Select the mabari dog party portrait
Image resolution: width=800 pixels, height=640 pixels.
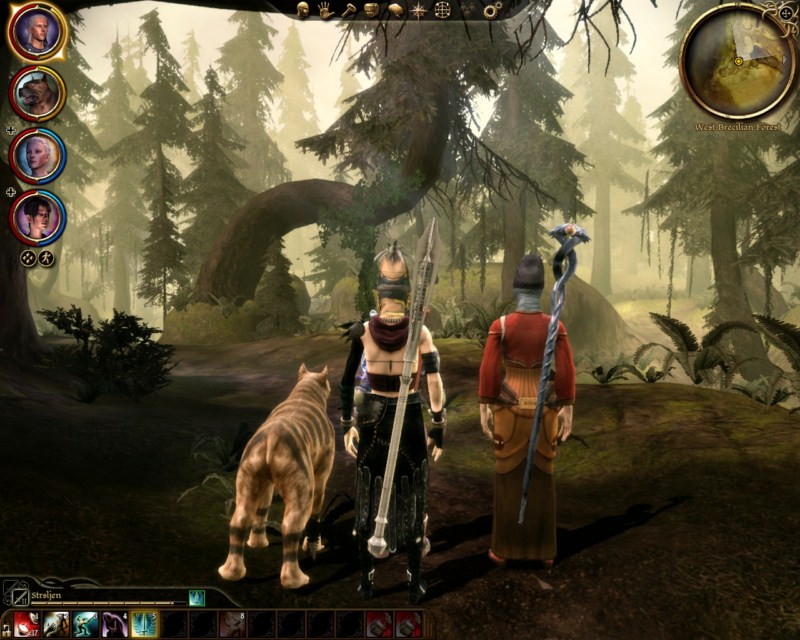pyautogui.click(x=37, y=94)
